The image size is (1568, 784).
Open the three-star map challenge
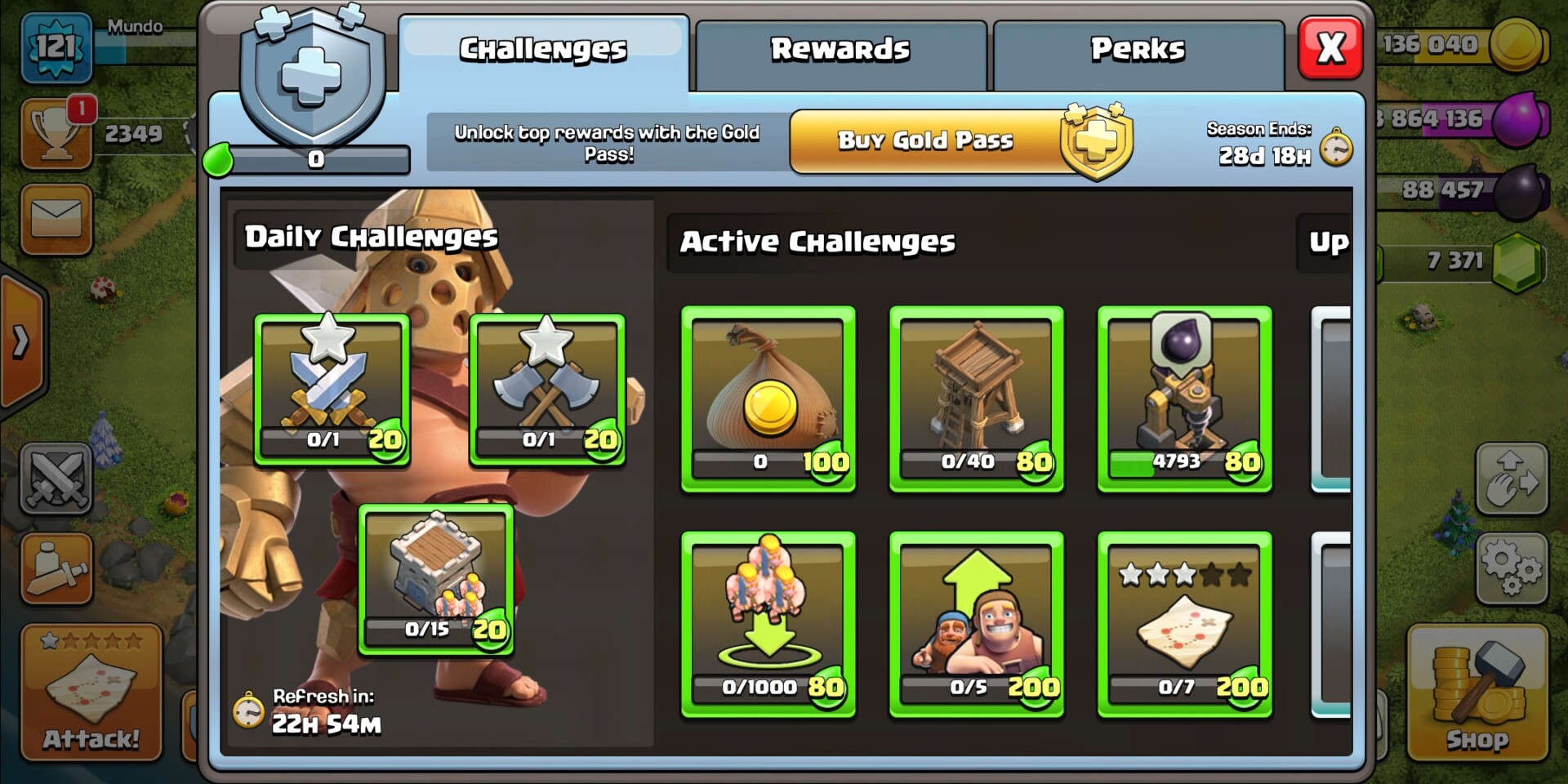tap(1185, 621)
